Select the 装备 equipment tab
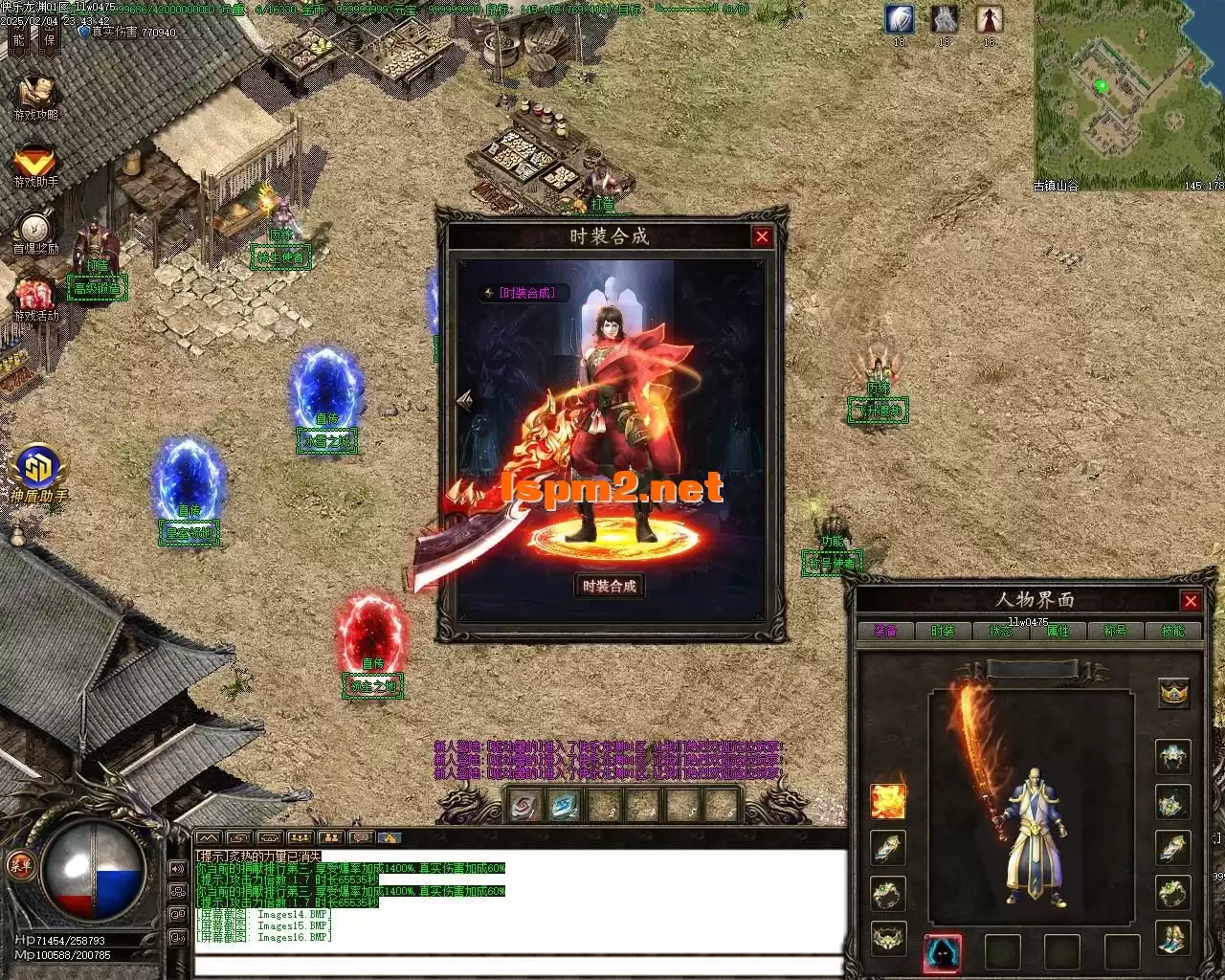The image size is (1225, 980). tap(885, 632)
